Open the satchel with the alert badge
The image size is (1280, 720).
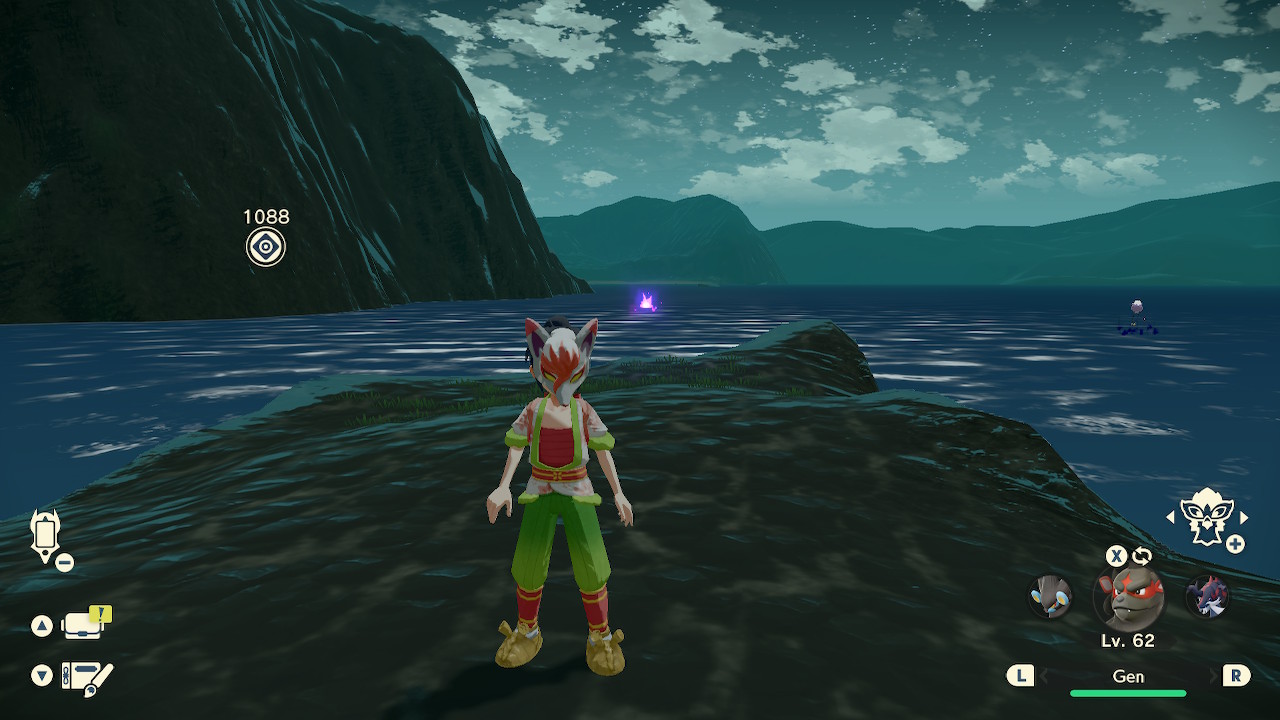click(x=84, y=625)
